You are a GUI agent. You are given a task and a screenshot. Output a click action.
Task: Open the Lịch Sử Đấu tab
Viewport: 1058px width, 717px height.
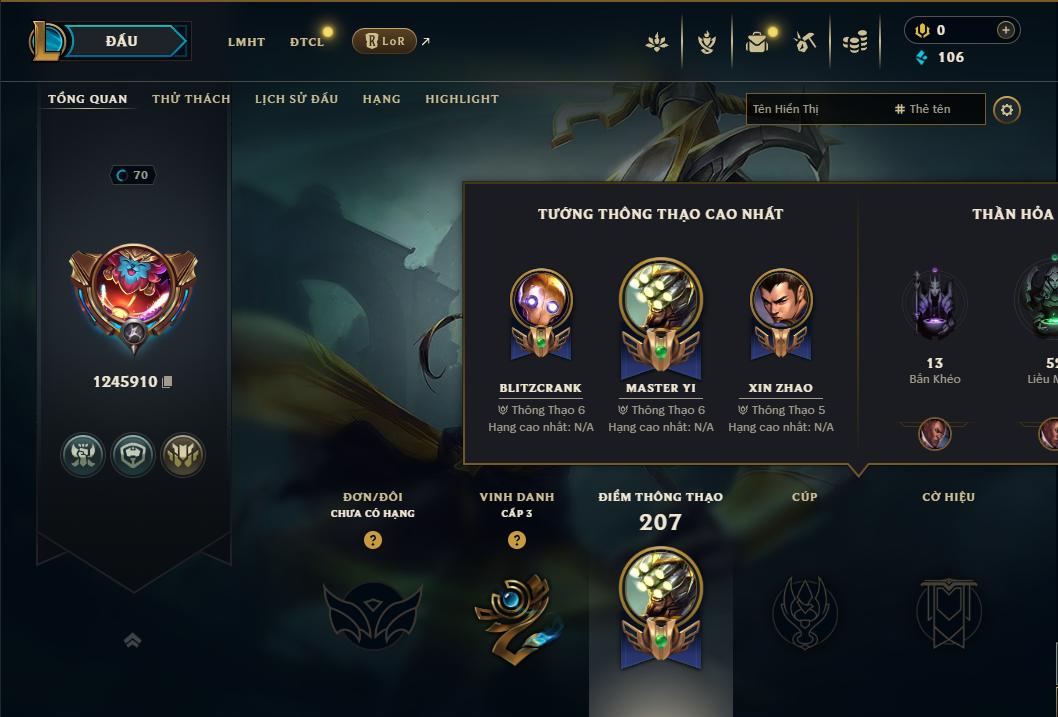tap(296, 99)
